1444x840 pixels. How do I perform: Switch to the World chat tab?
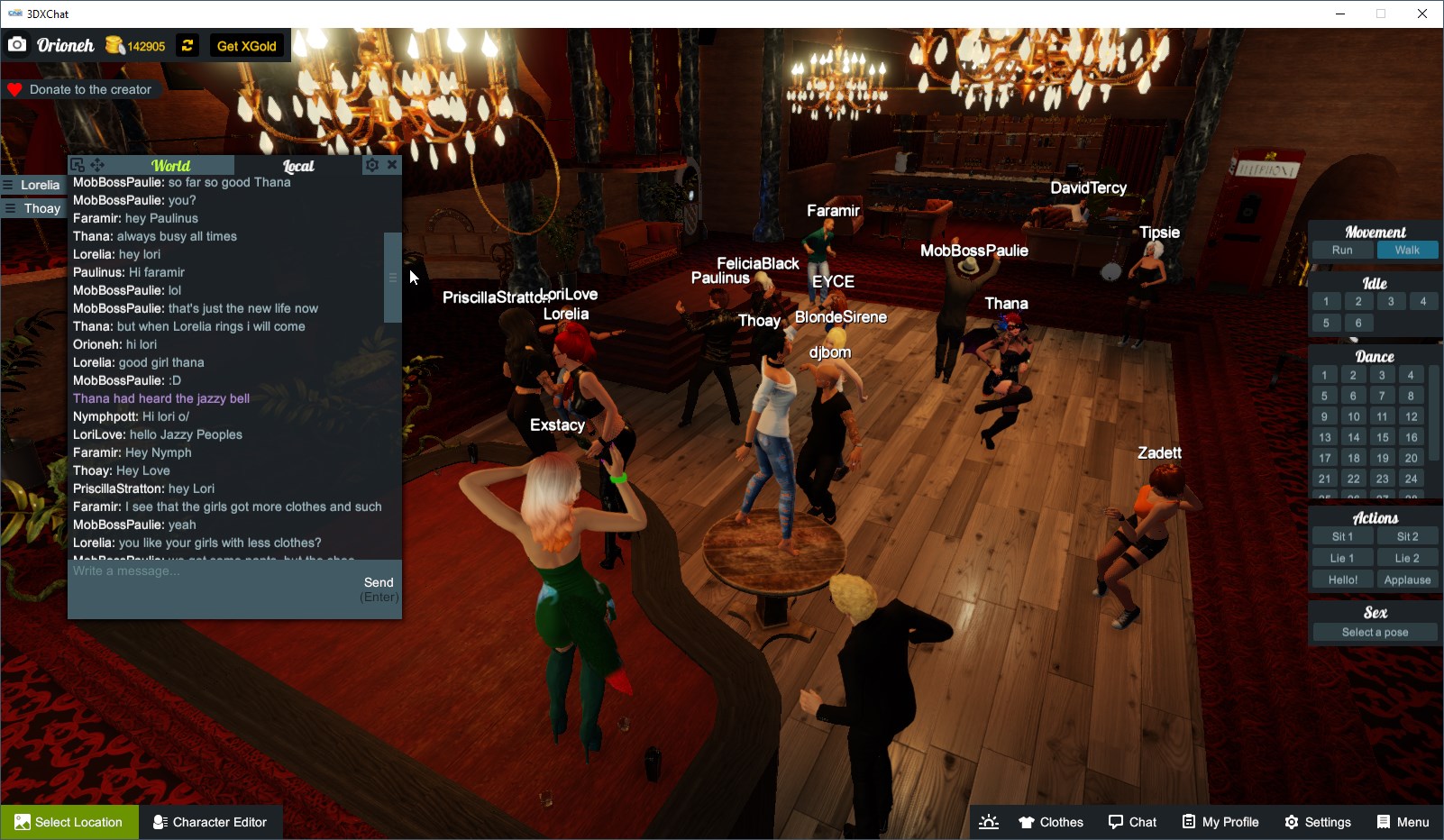[x=171, y=166]
